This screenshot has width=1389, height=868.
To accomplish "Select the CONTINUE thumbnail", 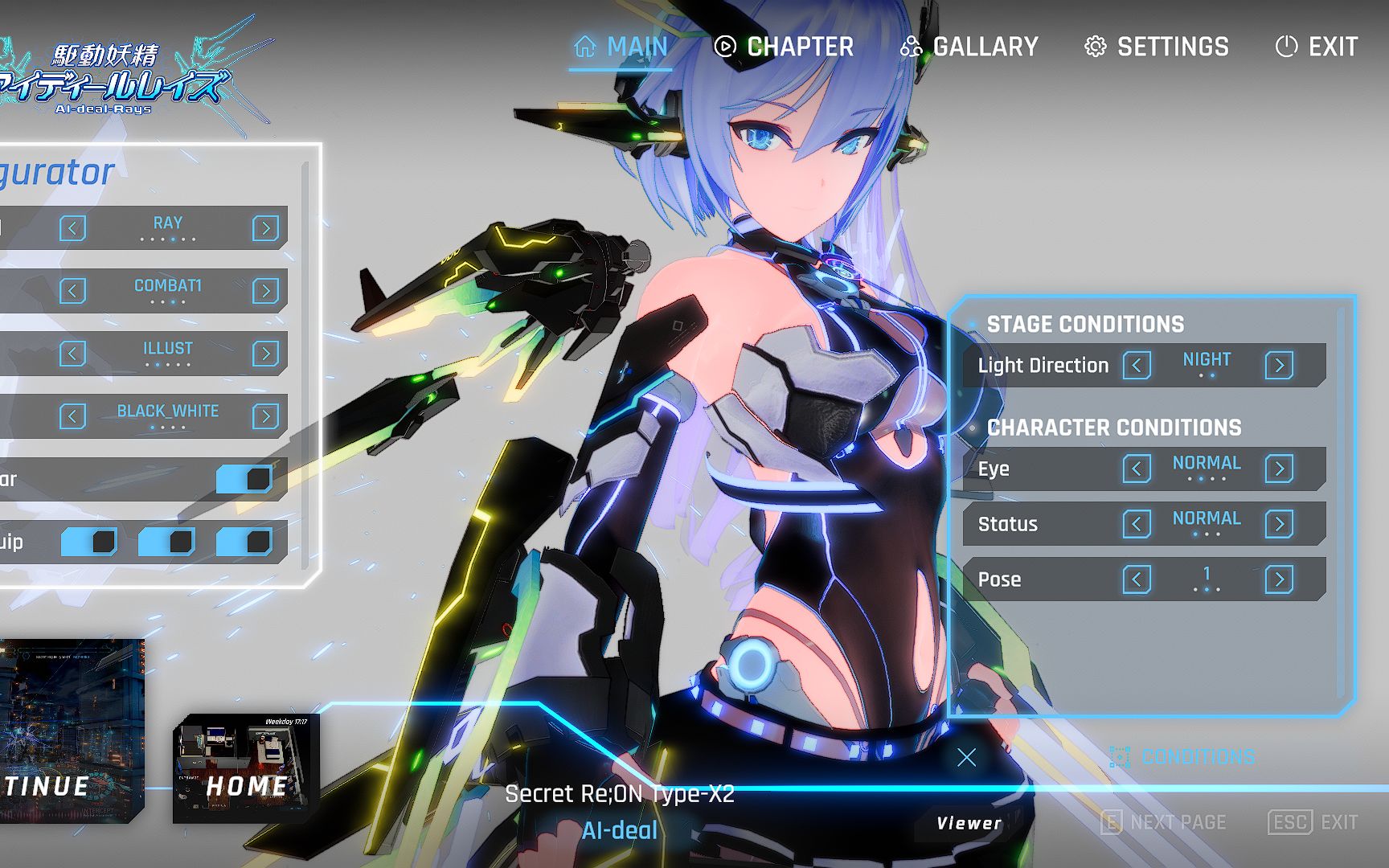I will coord(71,731).
